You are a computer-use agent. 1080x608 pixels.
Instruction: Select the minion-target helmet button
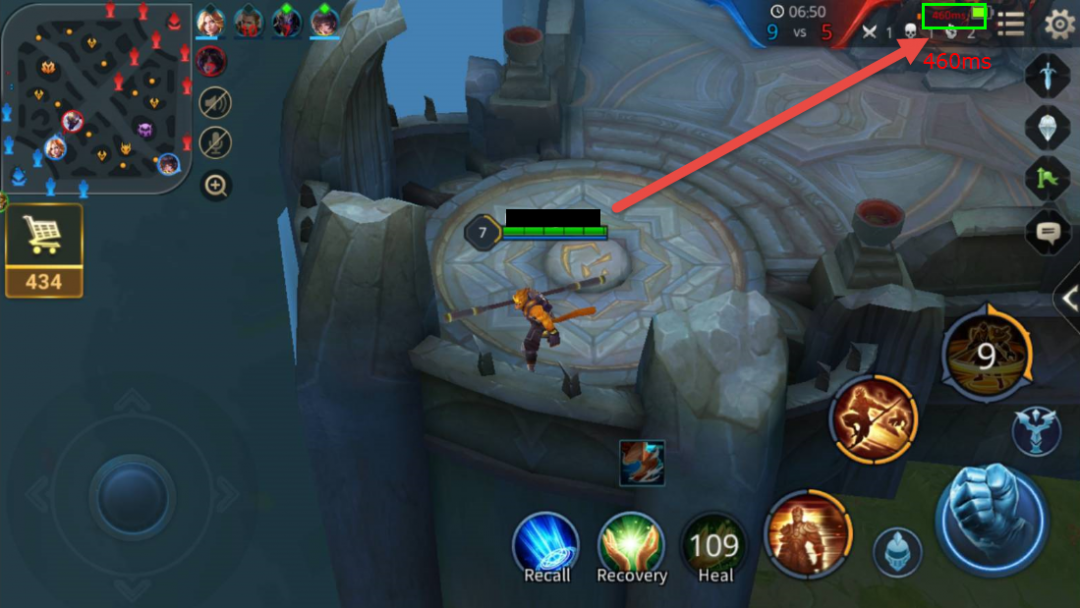[x=897, y=552]
